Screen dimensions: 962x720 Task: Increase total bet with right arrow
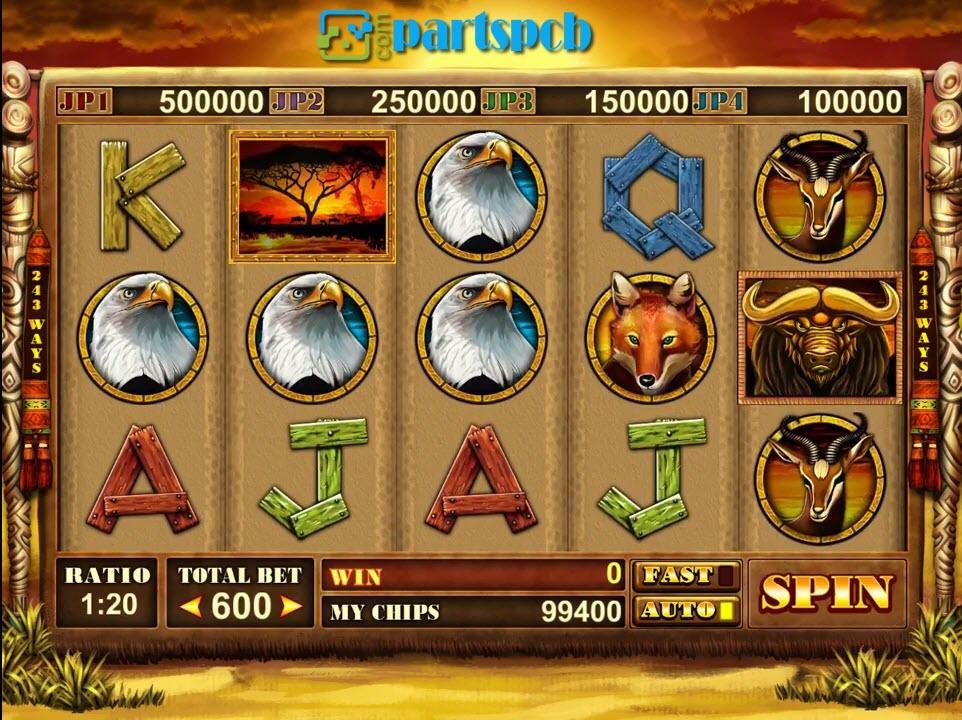[291, 606]
